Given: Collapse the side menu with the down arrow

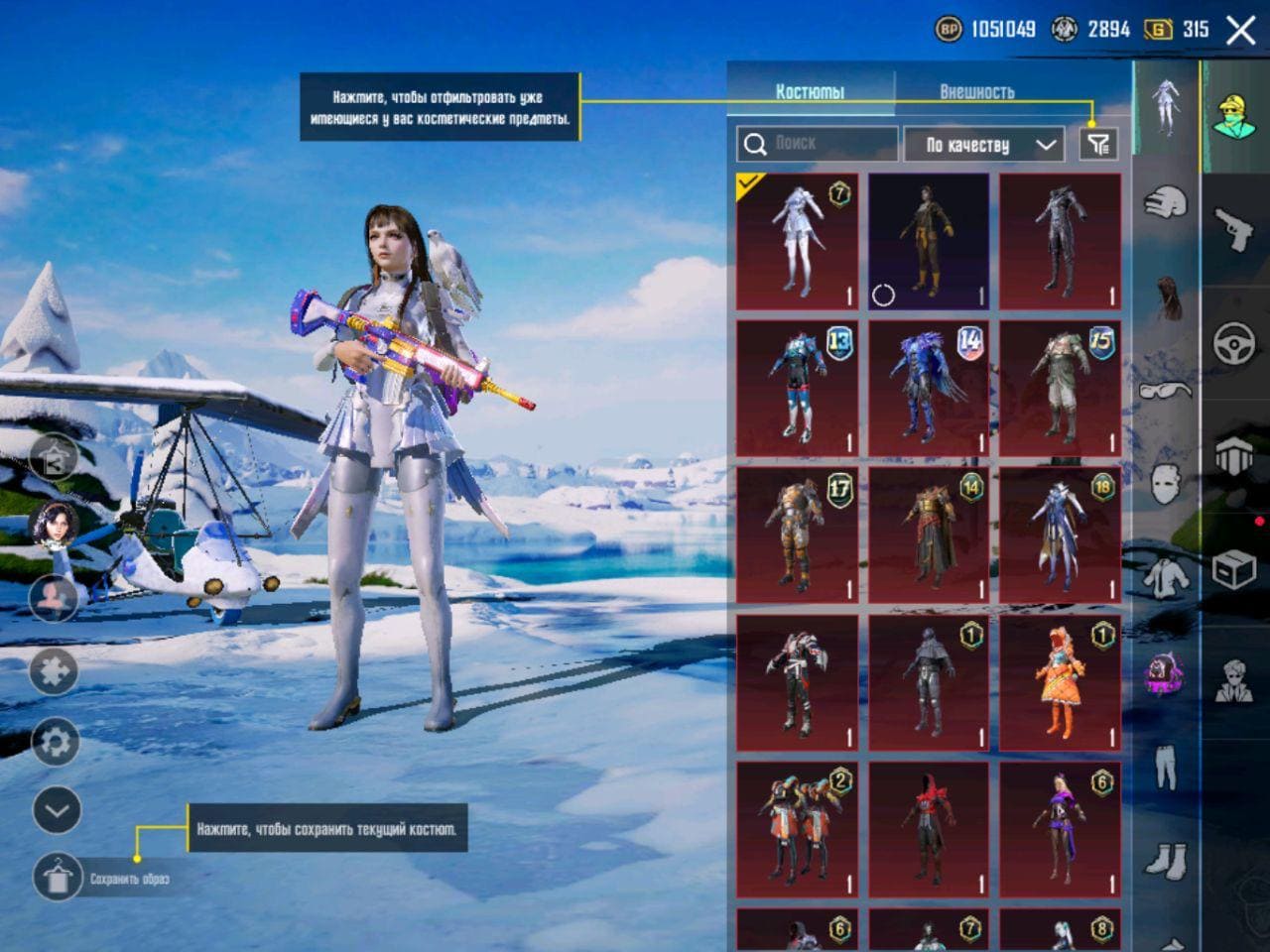Looking at the screenshot, I should point(56,810).
